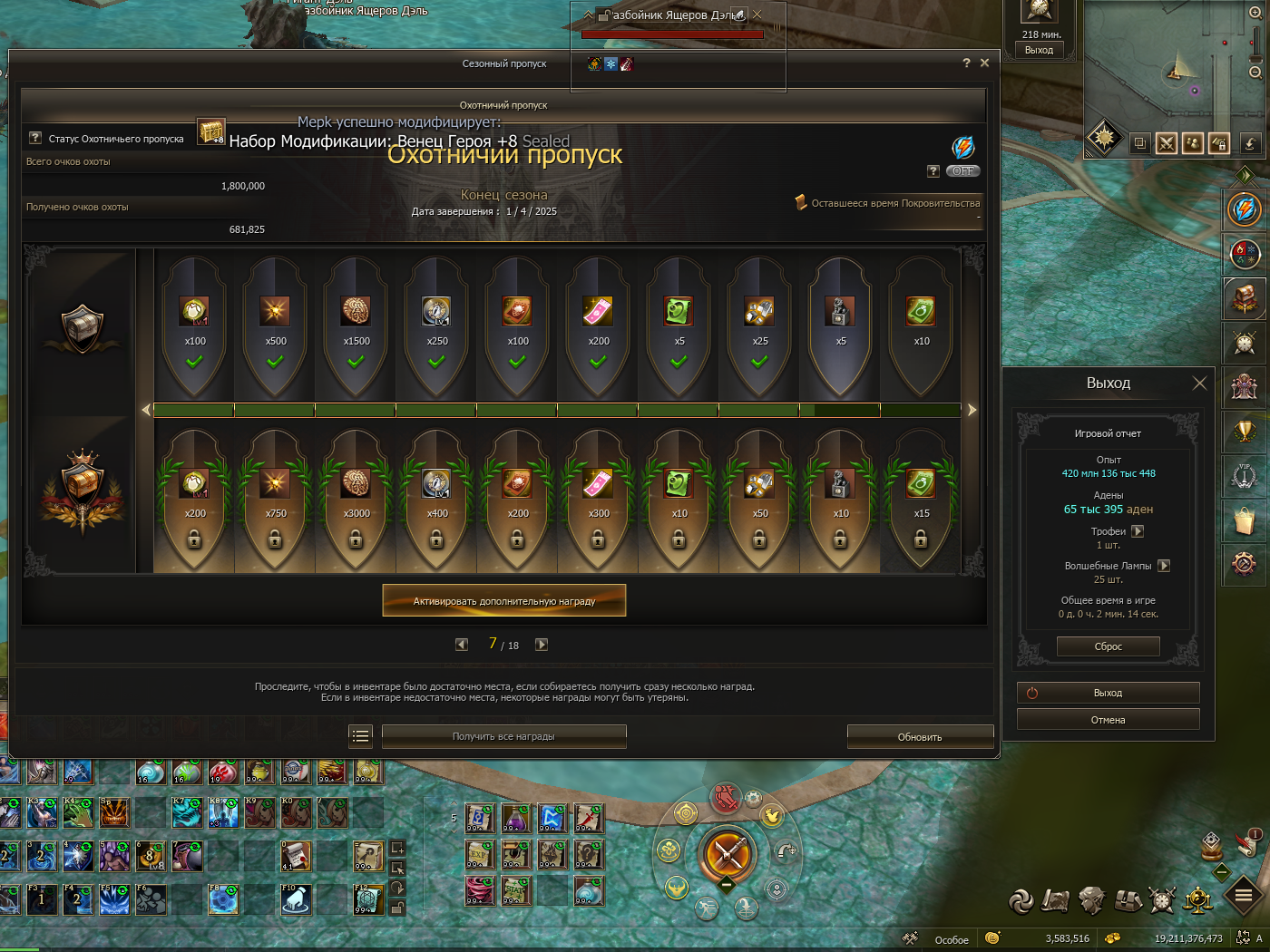Viewport: 1270px width, 952px height.
Task: Click the Обновить refresh button
Action: 920,737
